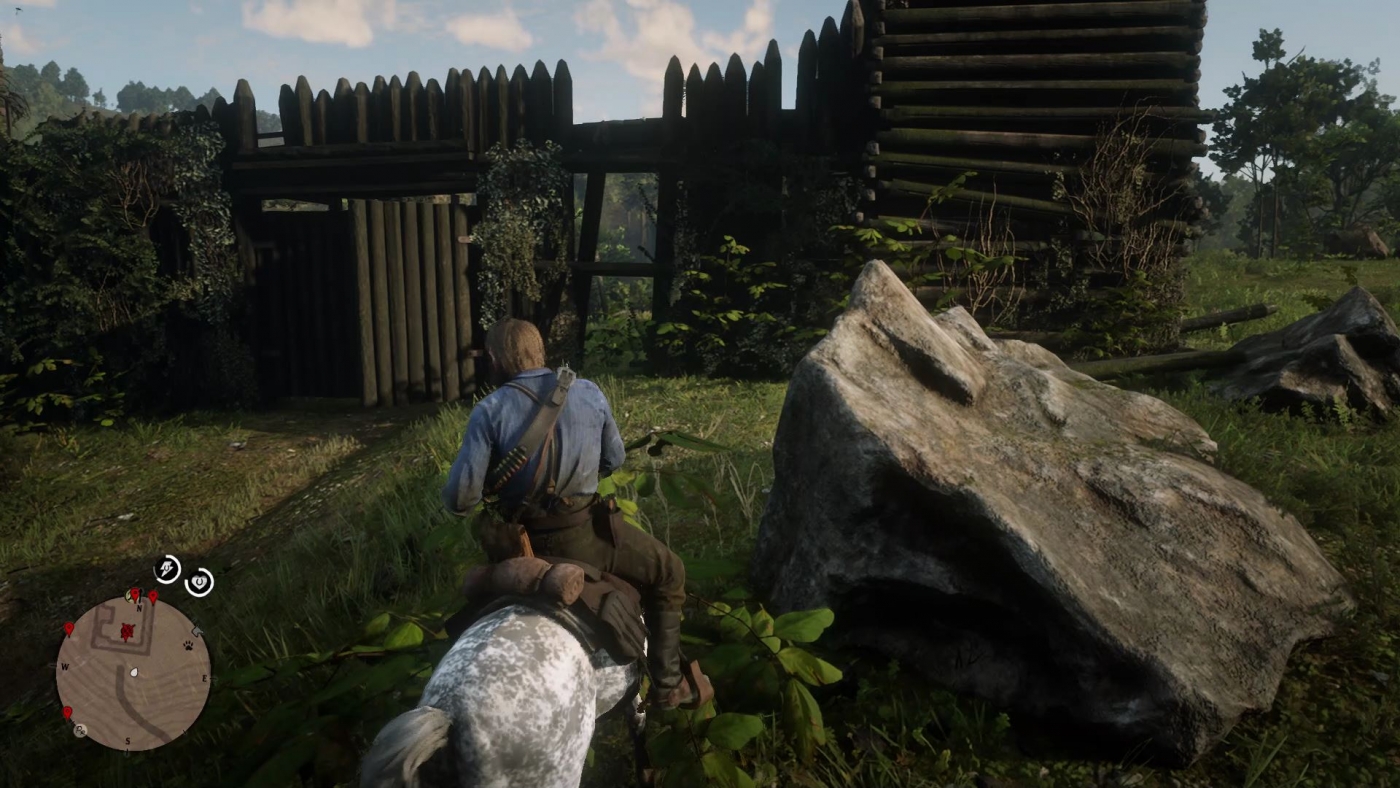Select the compass letter E on minimap
Viewport: 1400px width, 788px height.
tap(205, 678)
